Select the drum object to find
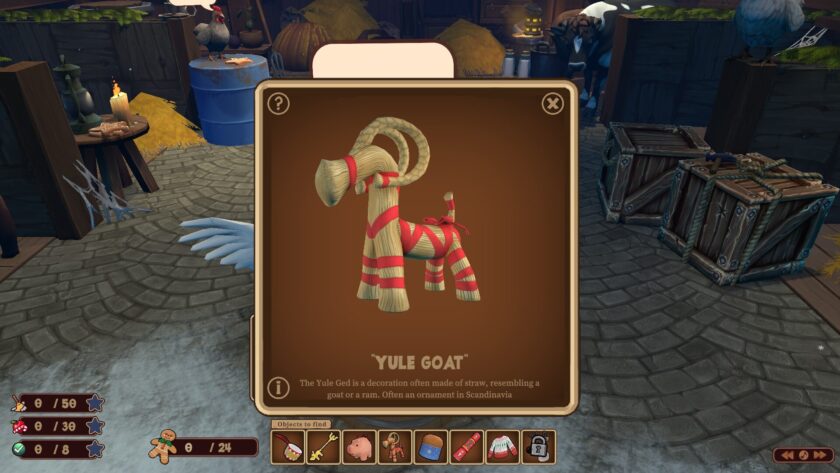Screen dimensions: 840x473 tap(288, 447)
